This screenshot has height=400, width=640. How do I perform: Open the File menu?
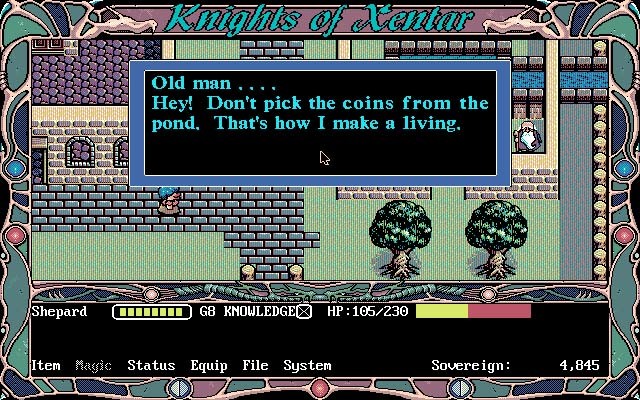pos(255,365)
